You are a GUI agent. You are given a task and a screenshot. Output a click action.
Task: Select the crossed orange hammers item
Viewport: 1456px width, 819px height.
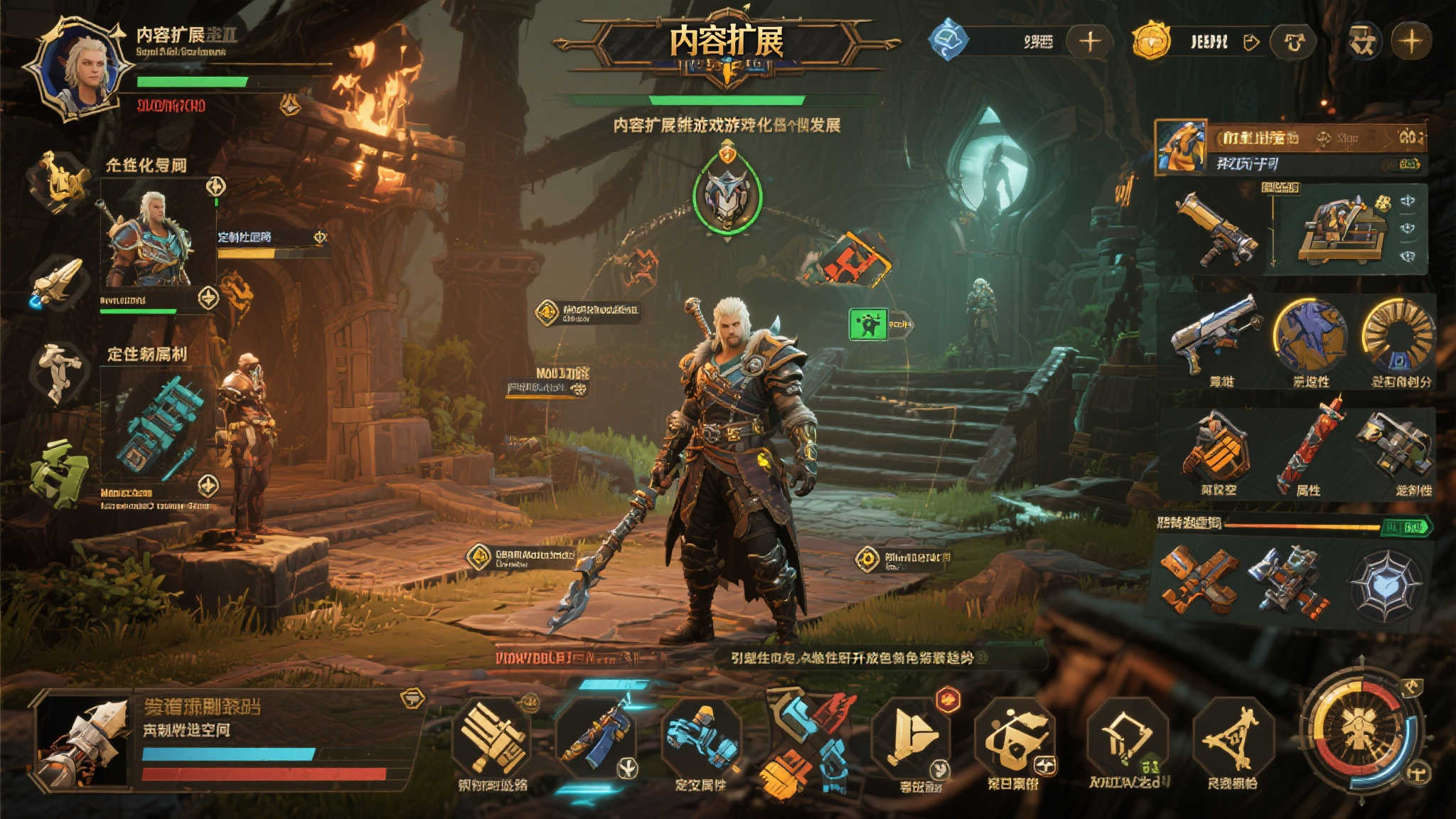pos(1199,579)
